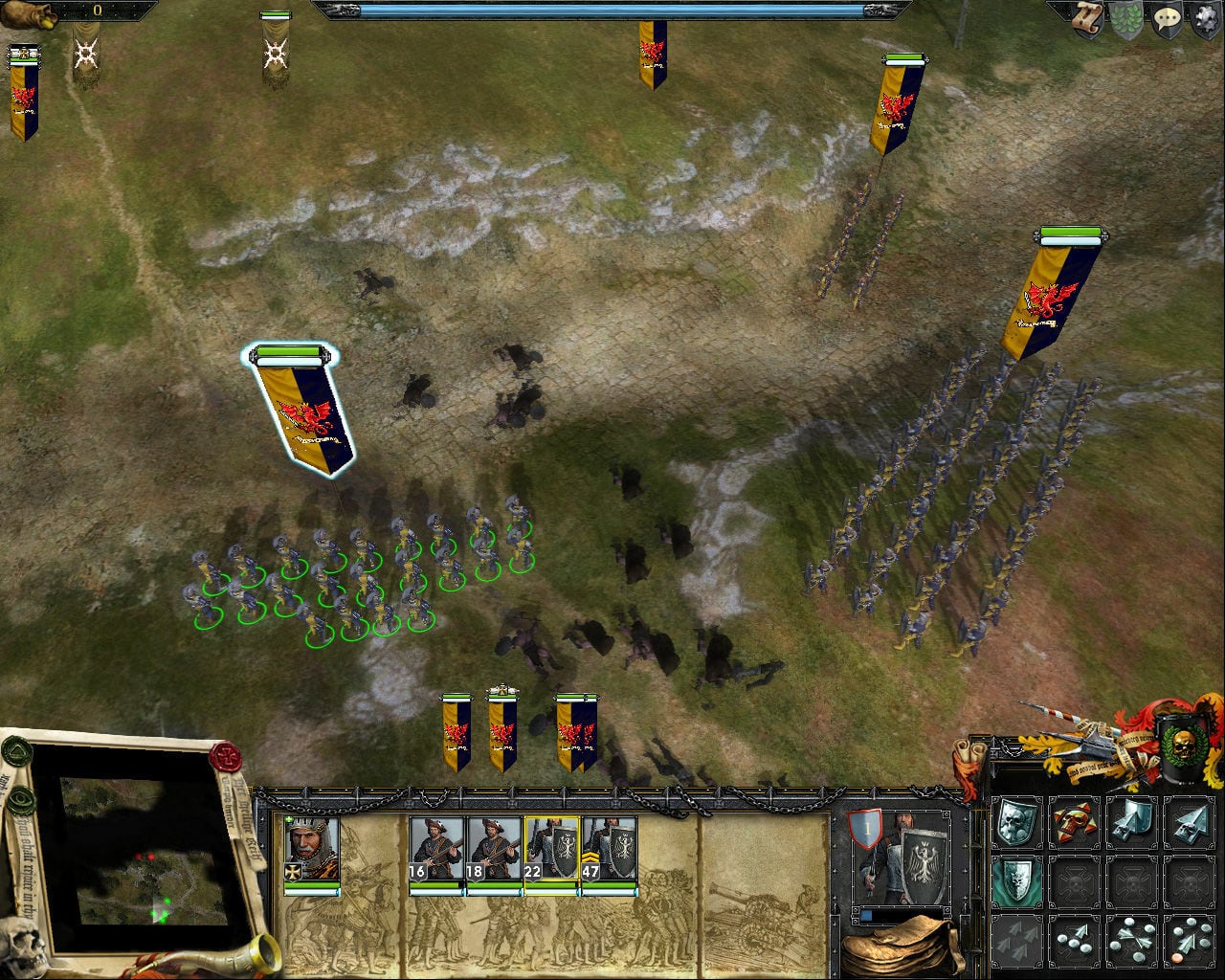Select the hero commander portrait
The width and height of the screenshot is (1225, 980).
(x=312, y=850)
